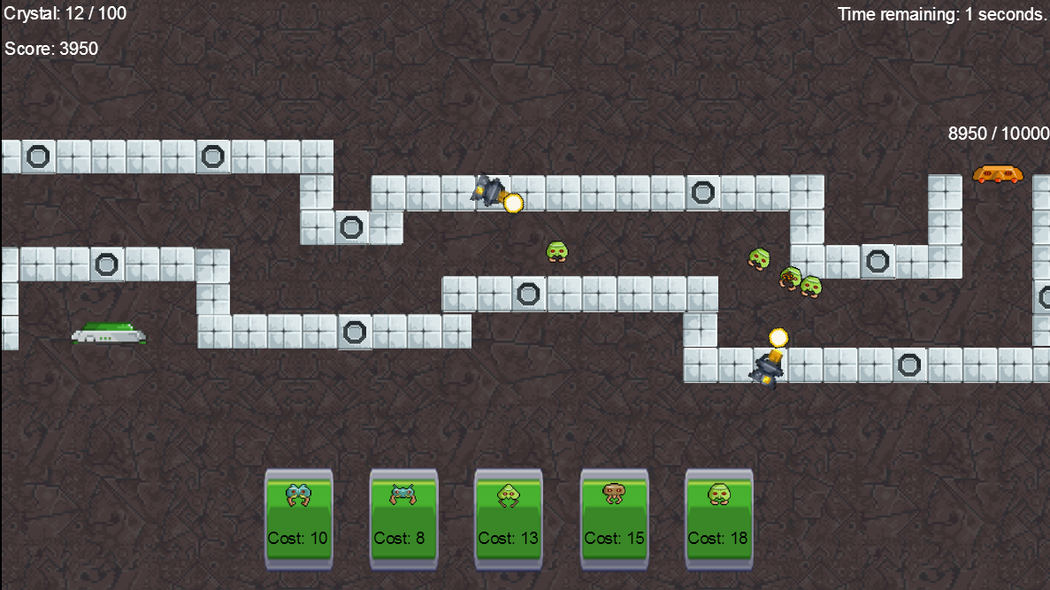
Task: Pick the unit card costing 13
Action: pyautogui.click(x=508, y=518)
